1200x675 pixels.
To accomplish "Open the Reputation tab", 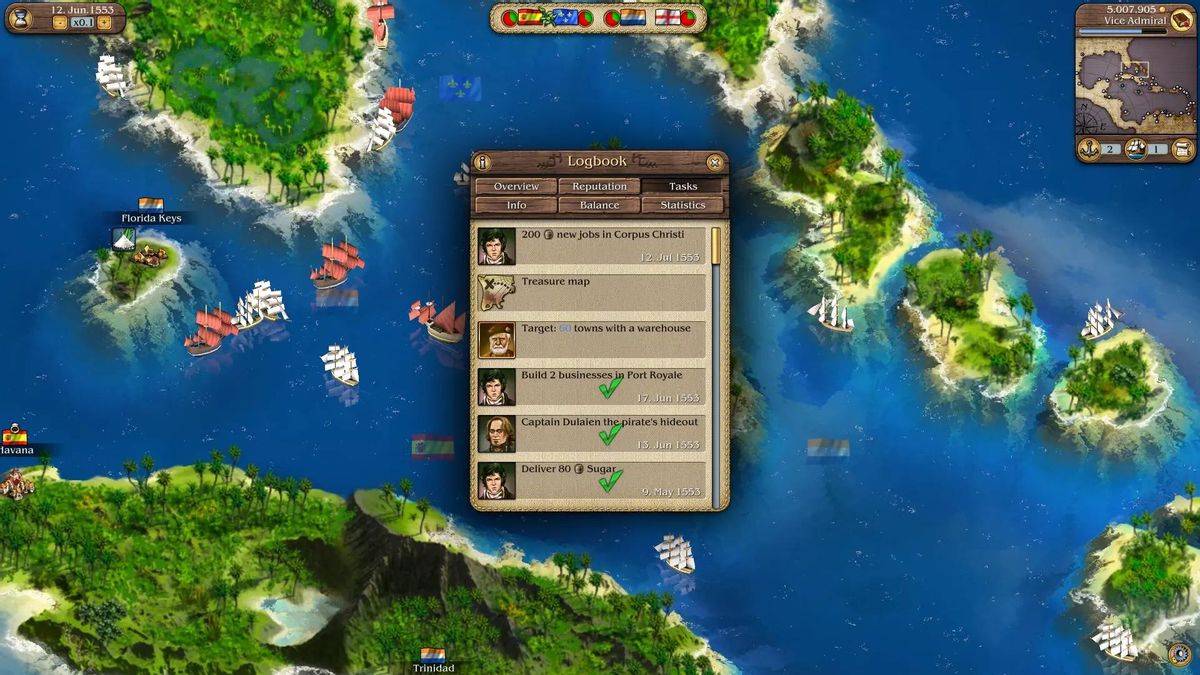I will tap(600, 186).
